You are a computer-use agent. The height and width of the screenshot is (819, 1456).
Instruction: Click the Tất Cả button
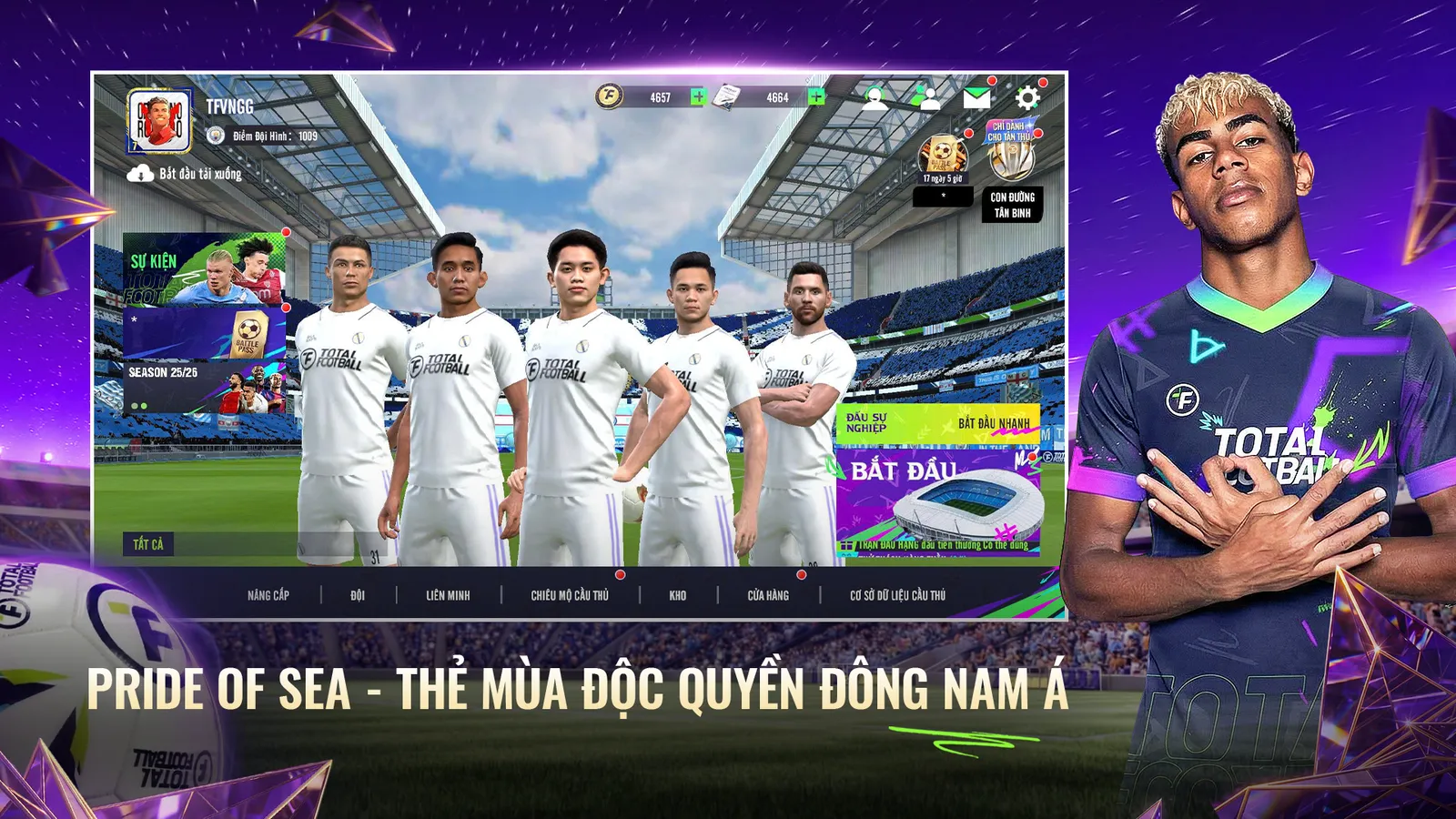[x=148, y=544]
